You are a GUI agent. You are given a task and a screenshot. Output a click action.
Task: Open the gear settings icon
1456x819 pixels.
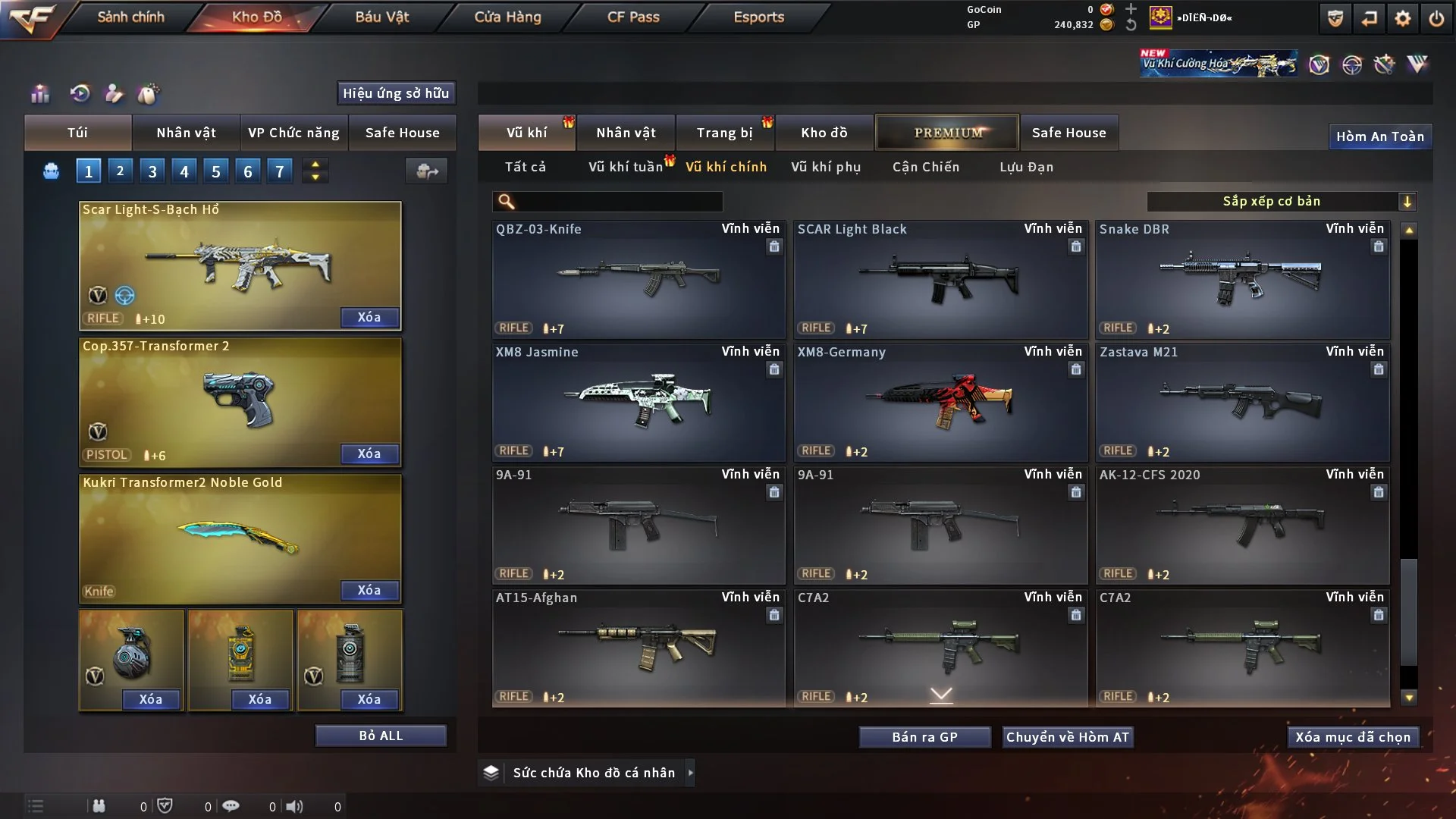tap(1402, 18)
